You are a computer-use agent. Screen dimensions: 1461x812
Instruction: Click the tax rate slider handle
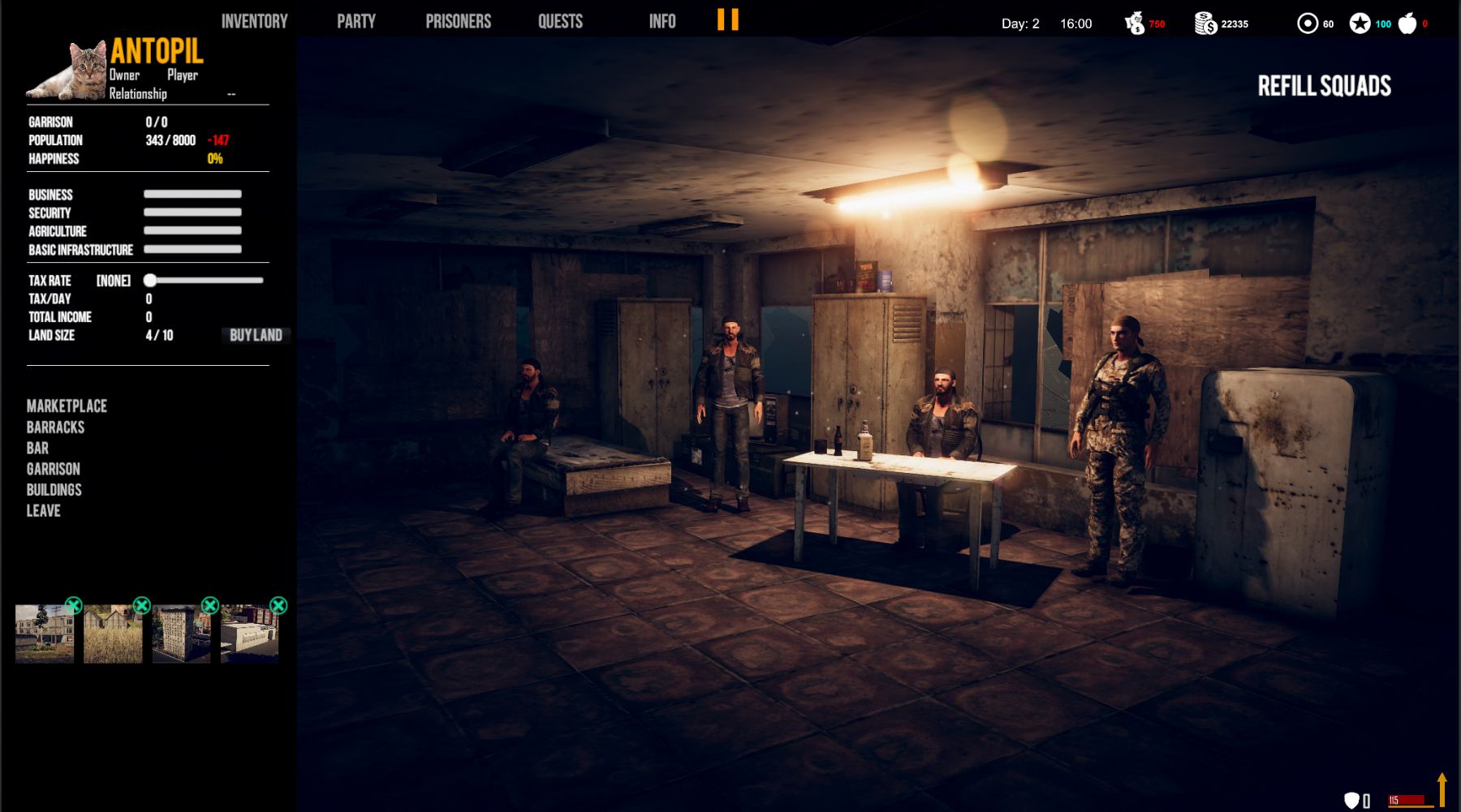coord(150,281)
